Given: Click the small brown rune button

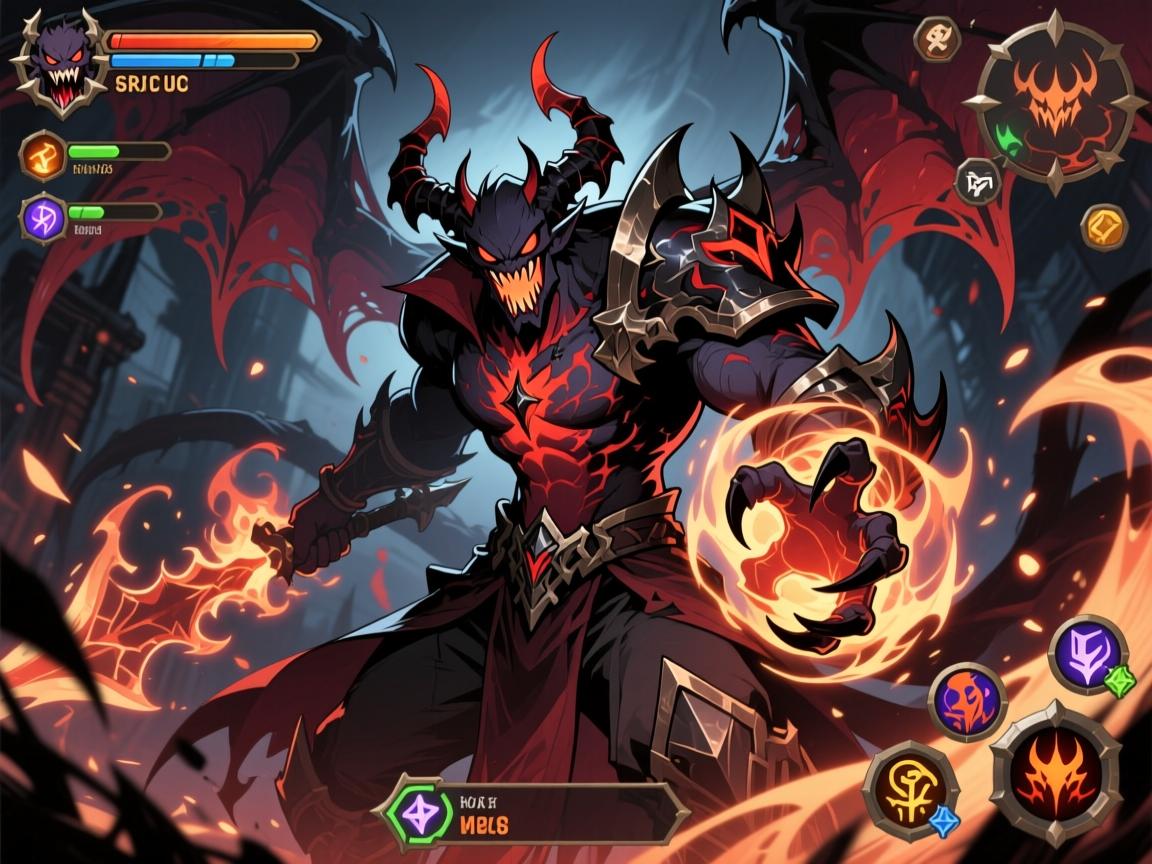Looking at the screenshot, I should point(938,39).
